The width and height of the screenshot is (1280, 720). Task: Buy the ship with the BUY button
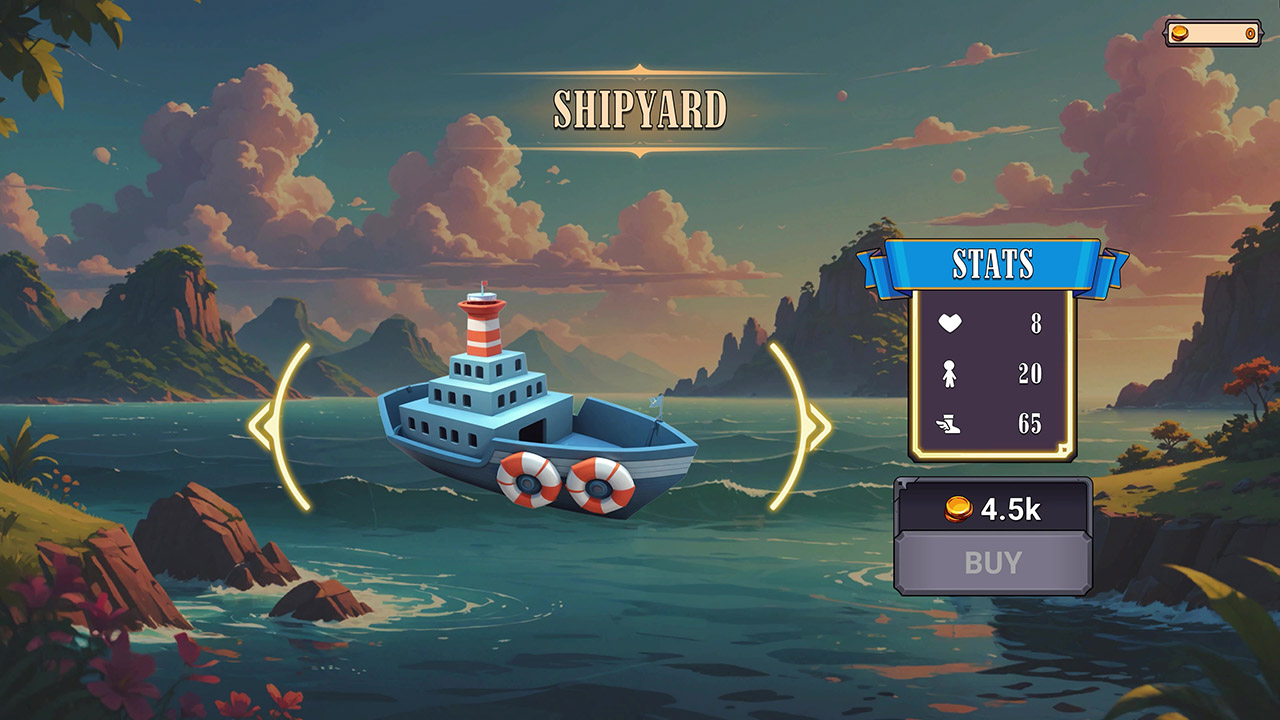click(992, 563)
